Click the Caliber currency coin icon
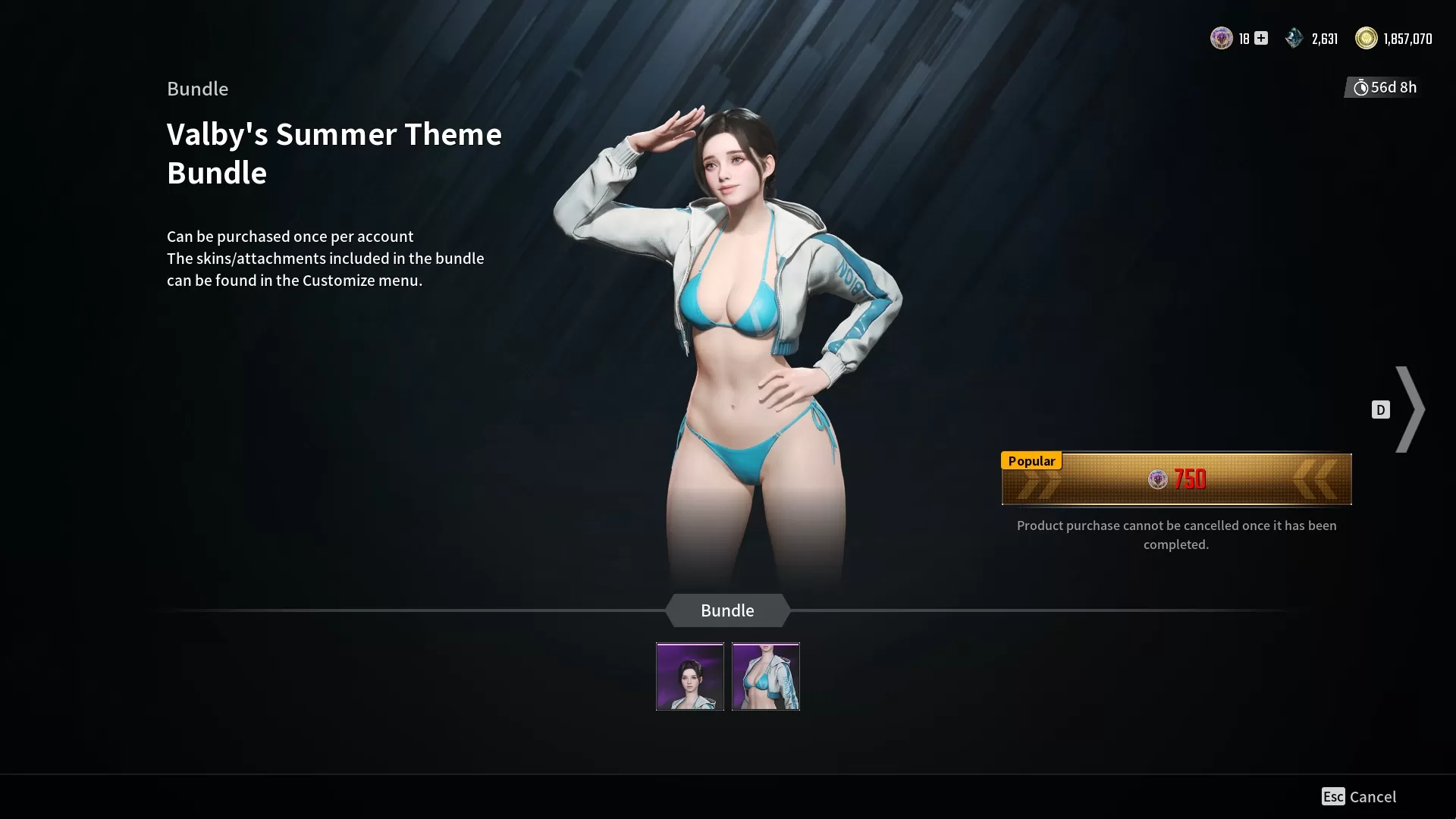The width and height of the screenshot is (1456, 819). pyautogui.click(x=1222, y=38)
